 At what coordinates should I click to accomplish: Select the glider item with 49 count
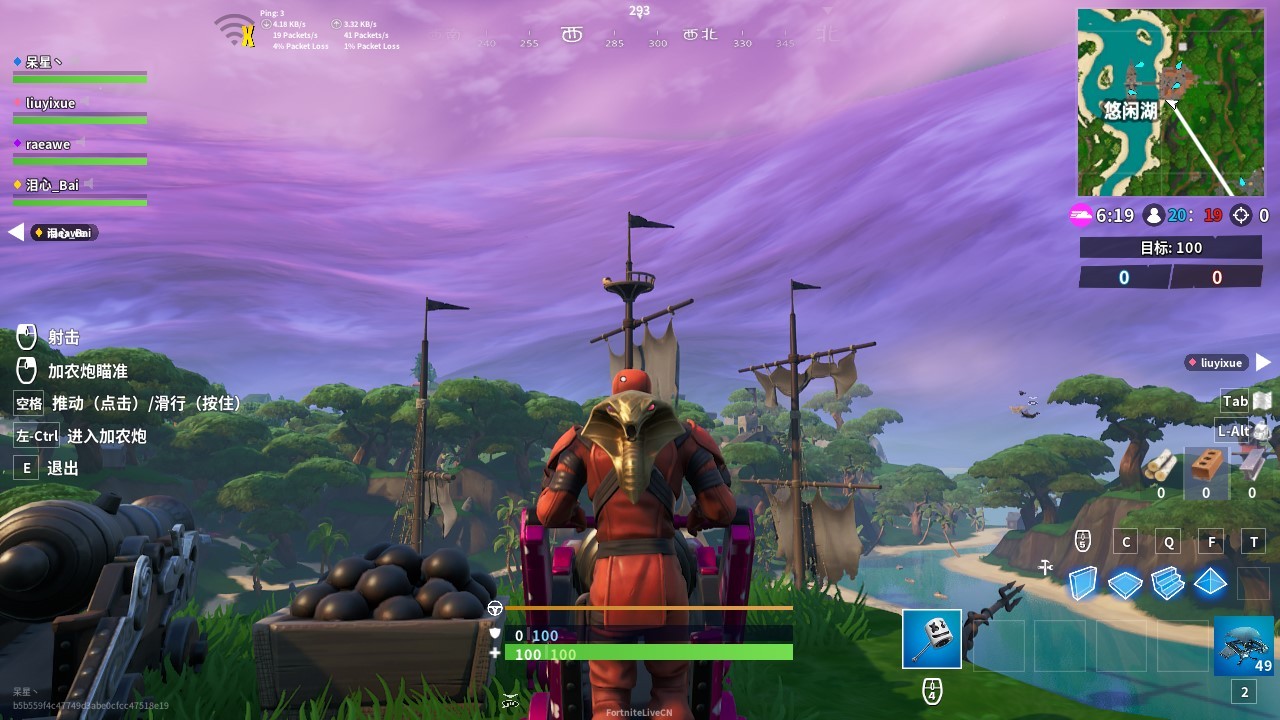tap(1244, 646)
